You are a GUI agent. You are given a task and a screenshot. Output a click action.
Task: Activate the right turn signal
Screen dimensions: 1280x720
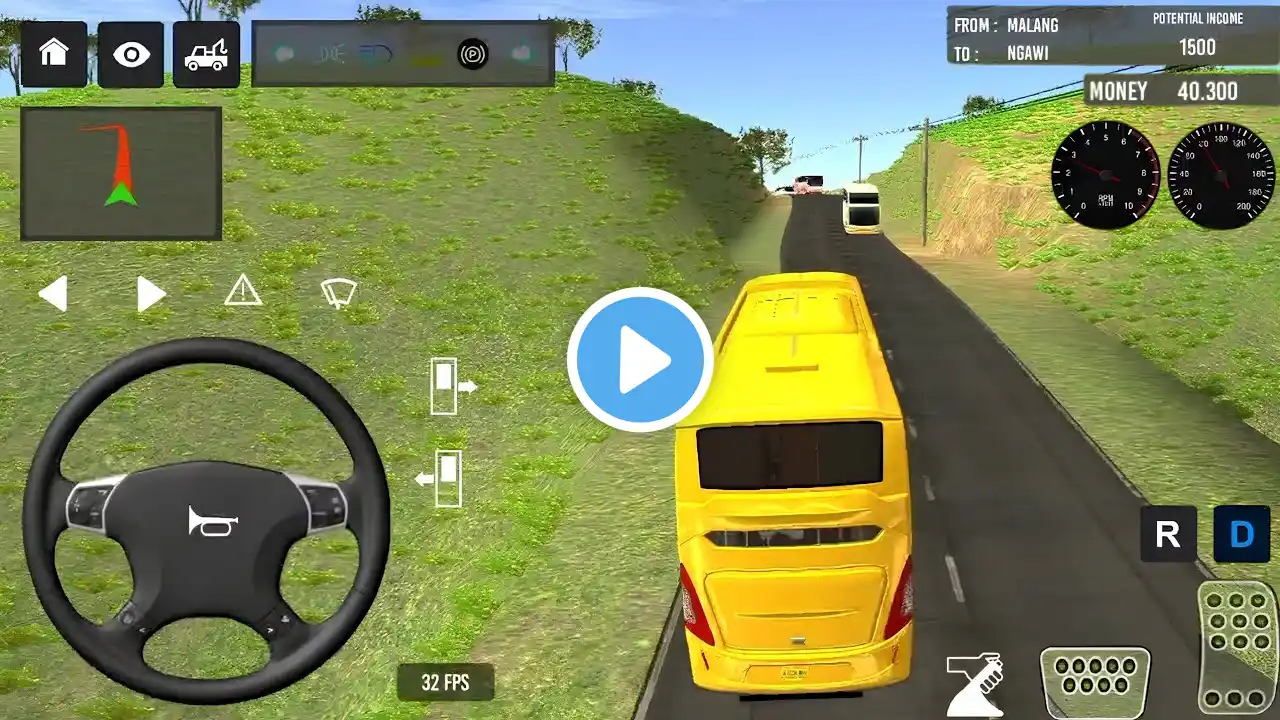tap(150, 294)
